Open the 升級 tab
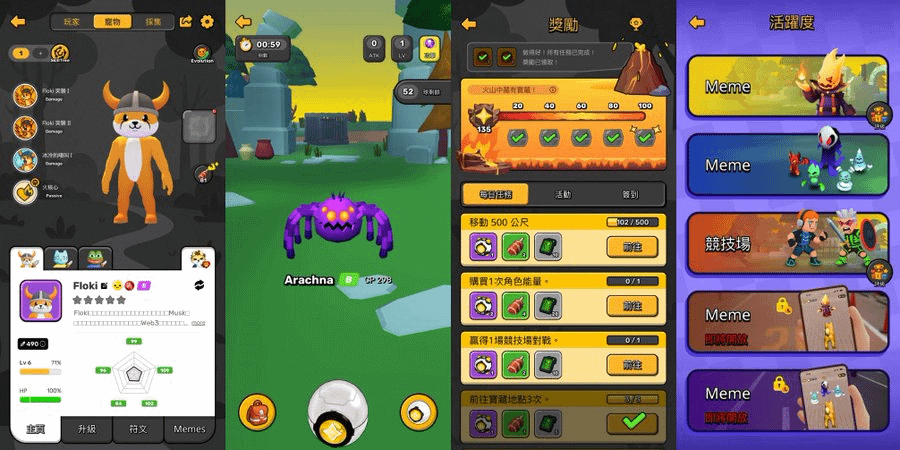Viewport: 900px width, 450px height. 87,429
